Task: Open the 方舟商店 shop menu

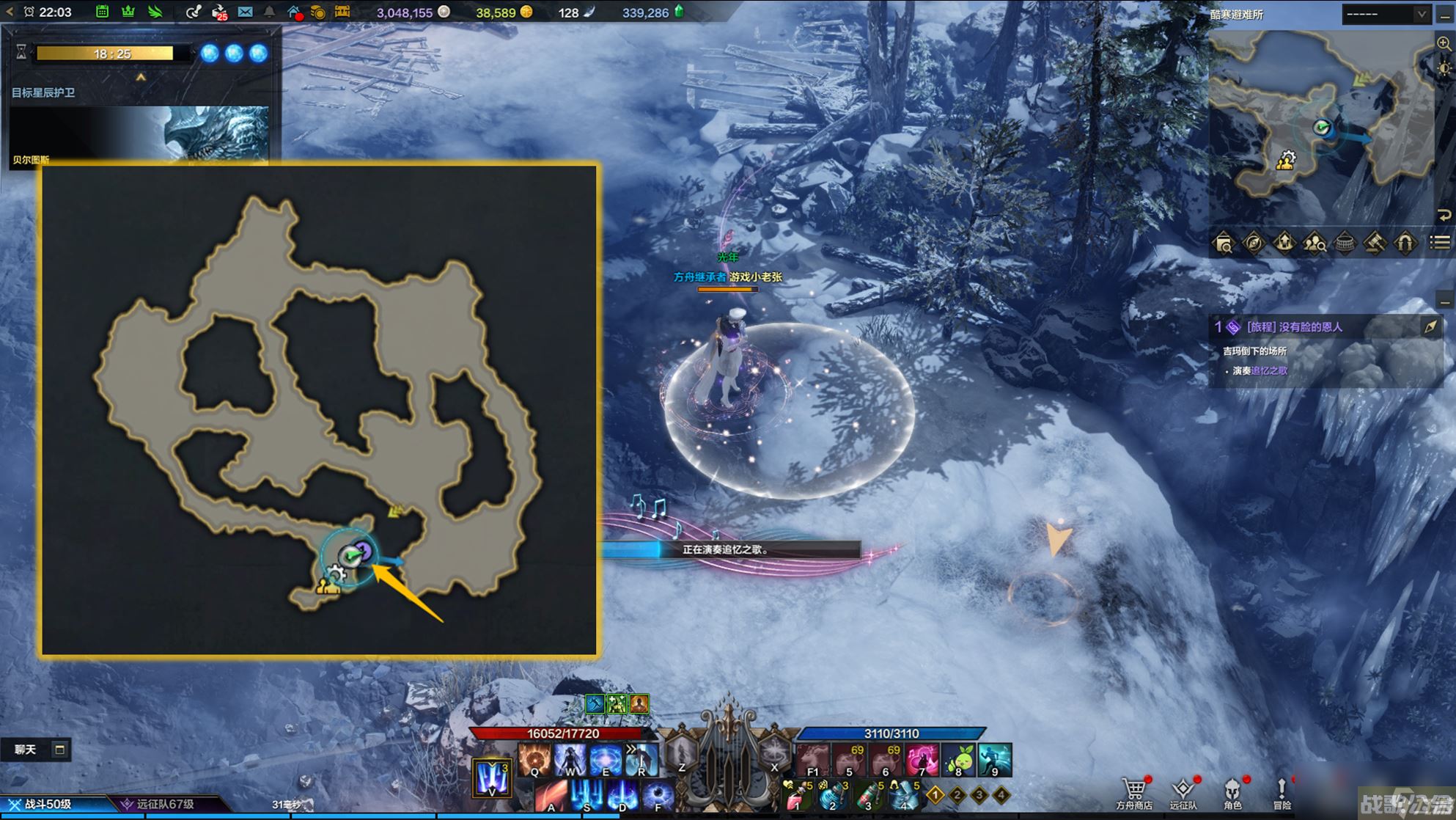Action: [1133, 792]
